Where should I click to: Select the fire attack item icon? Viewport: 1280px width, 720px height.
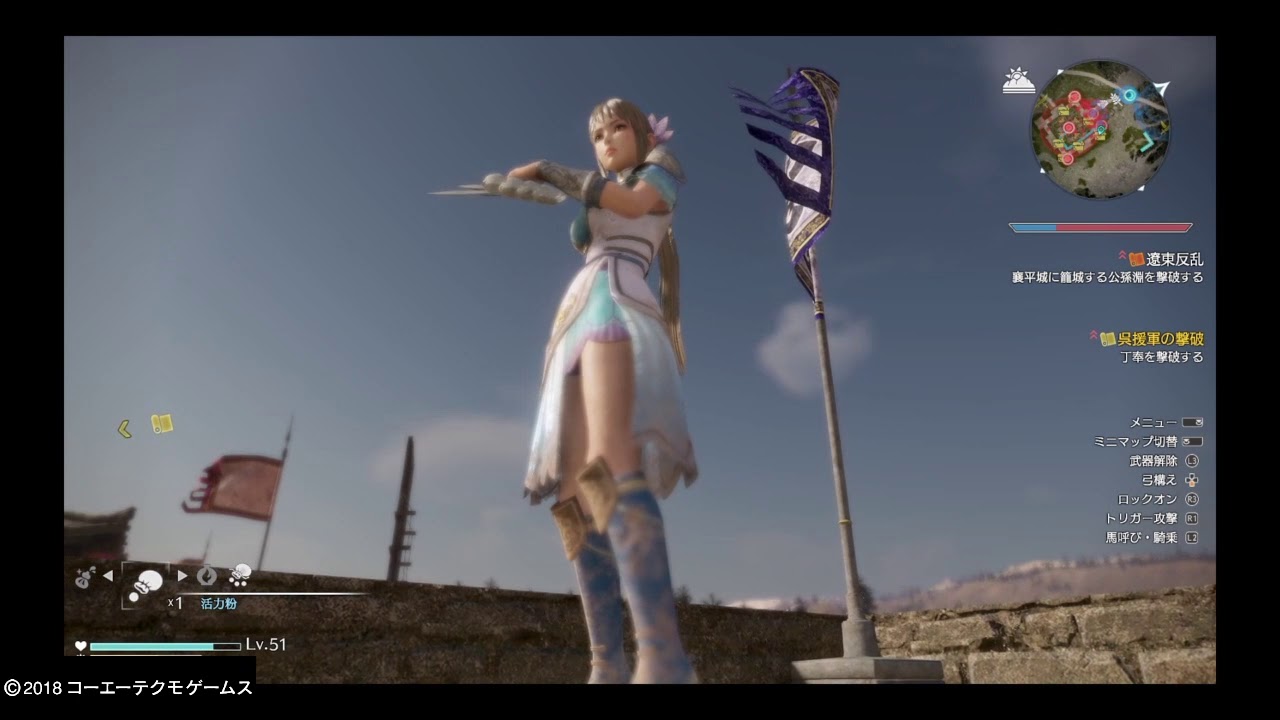(x=207, y=577)
